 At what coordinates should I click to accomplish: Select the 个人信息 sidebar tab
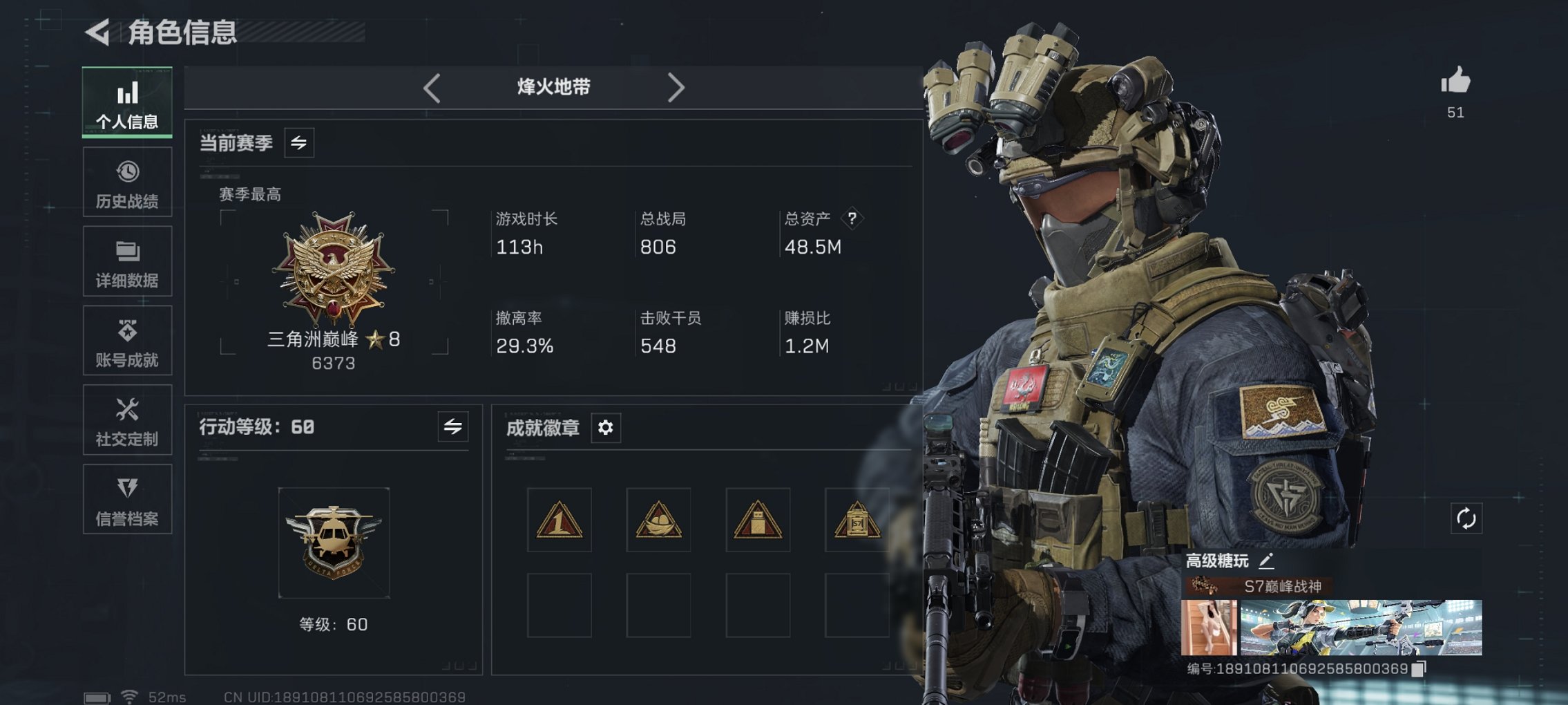tap(126, 102)
